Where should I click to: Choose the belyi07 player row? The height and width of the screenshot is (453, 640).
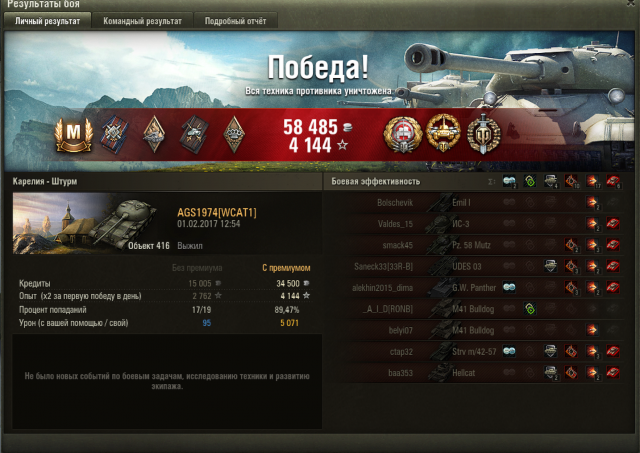(479, 329)
